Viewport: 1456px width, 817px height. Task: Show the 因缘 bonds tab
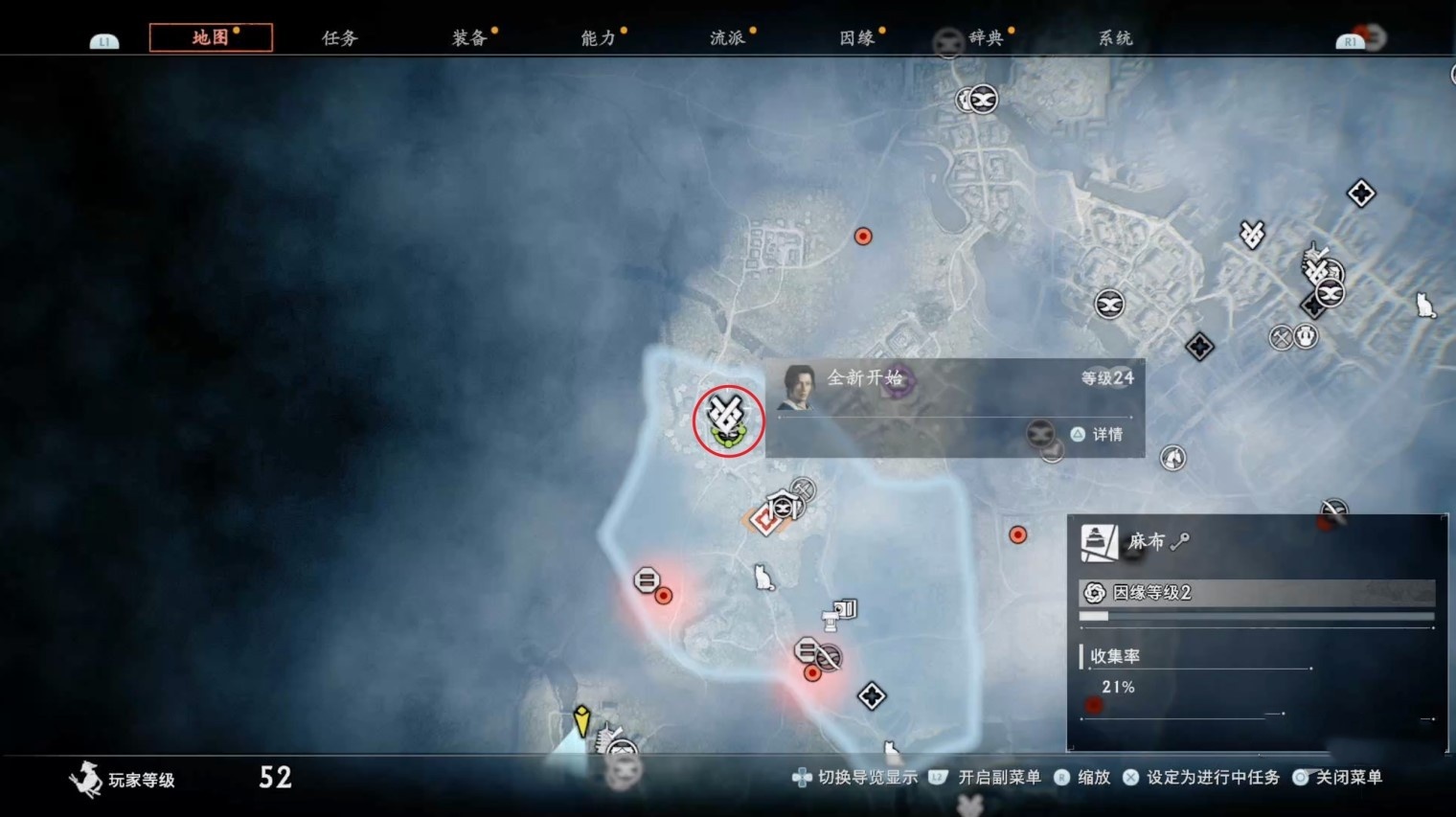[856, 38]
